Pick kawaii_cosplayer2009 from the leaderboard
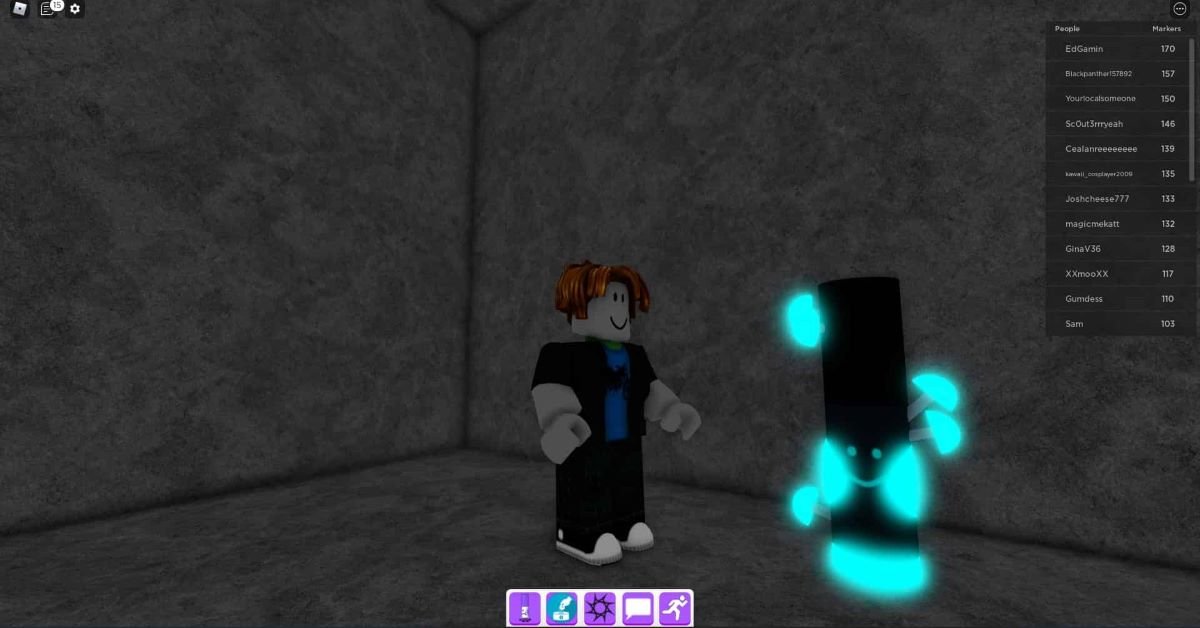This screenshot has height=628, width=1200. click(x=1098, y=174)
